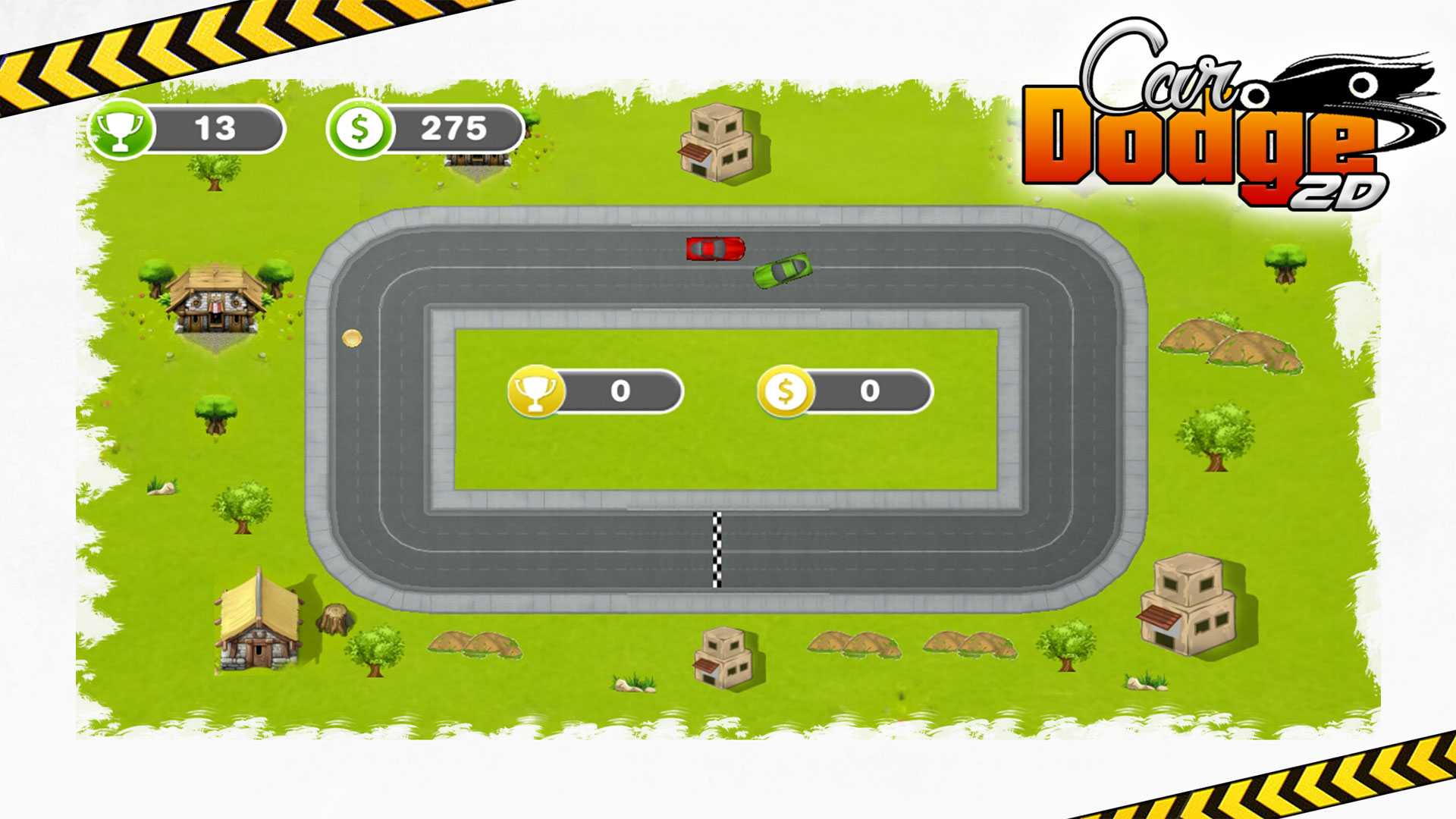Click the gold dollar coin icon beside zero
This screenshot has height=819, width=1456.
coord(786,392)
